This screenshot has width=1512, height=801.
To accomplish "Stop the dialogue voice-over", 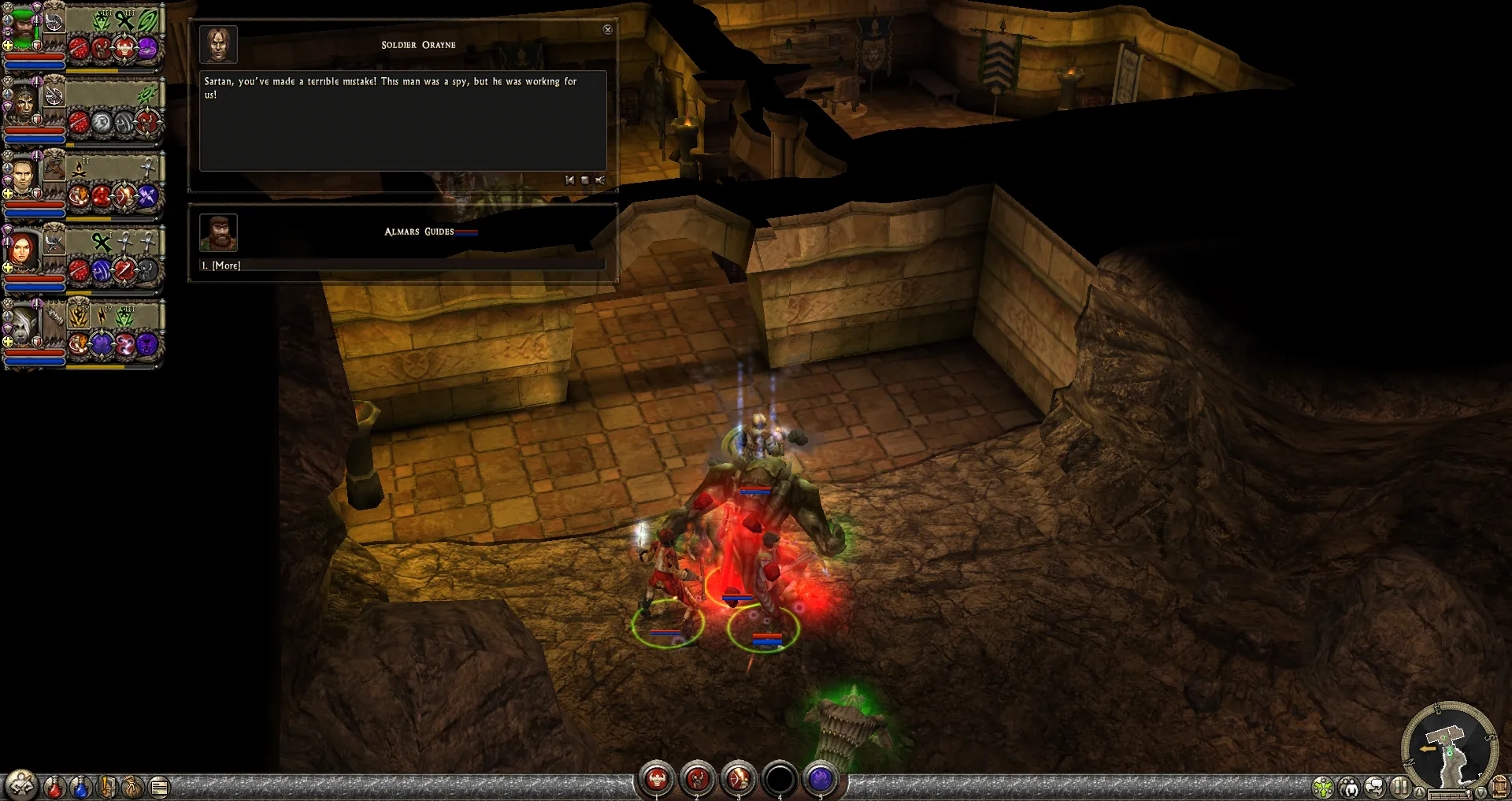I will pyautogui.click(x=584, y=180).
